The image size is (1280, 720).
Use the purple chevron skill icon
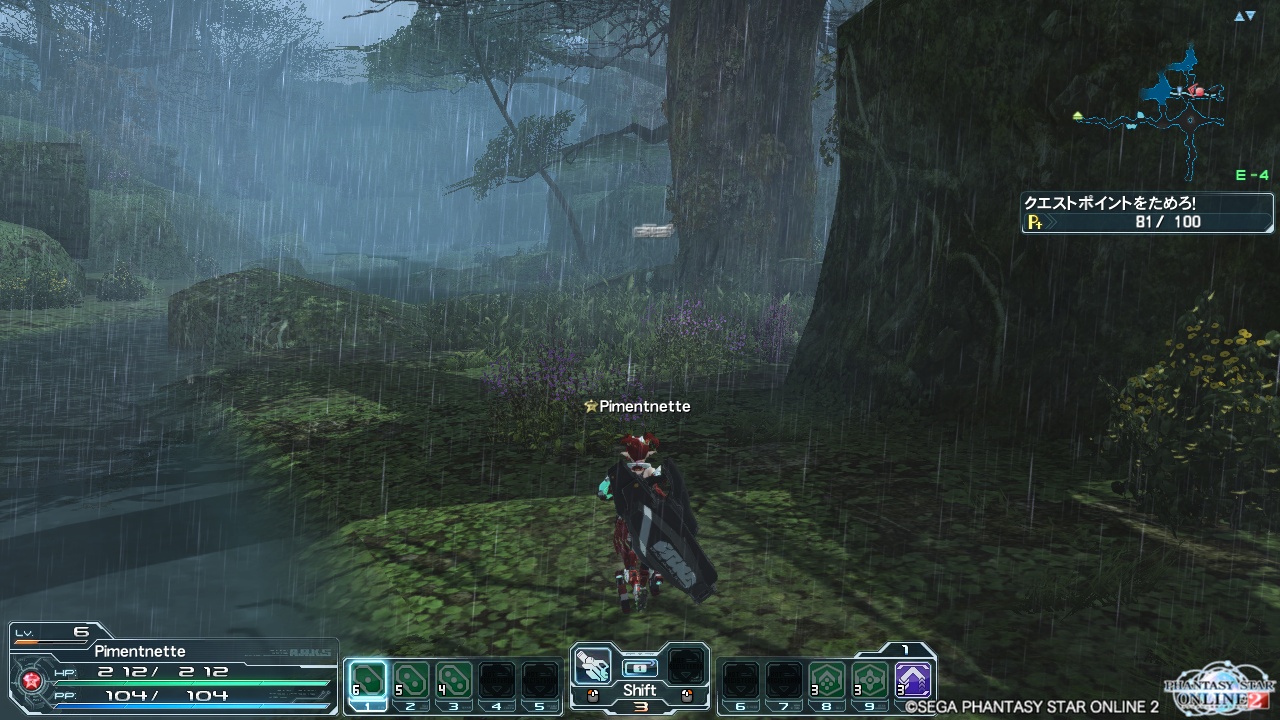[x=913, y=680]
